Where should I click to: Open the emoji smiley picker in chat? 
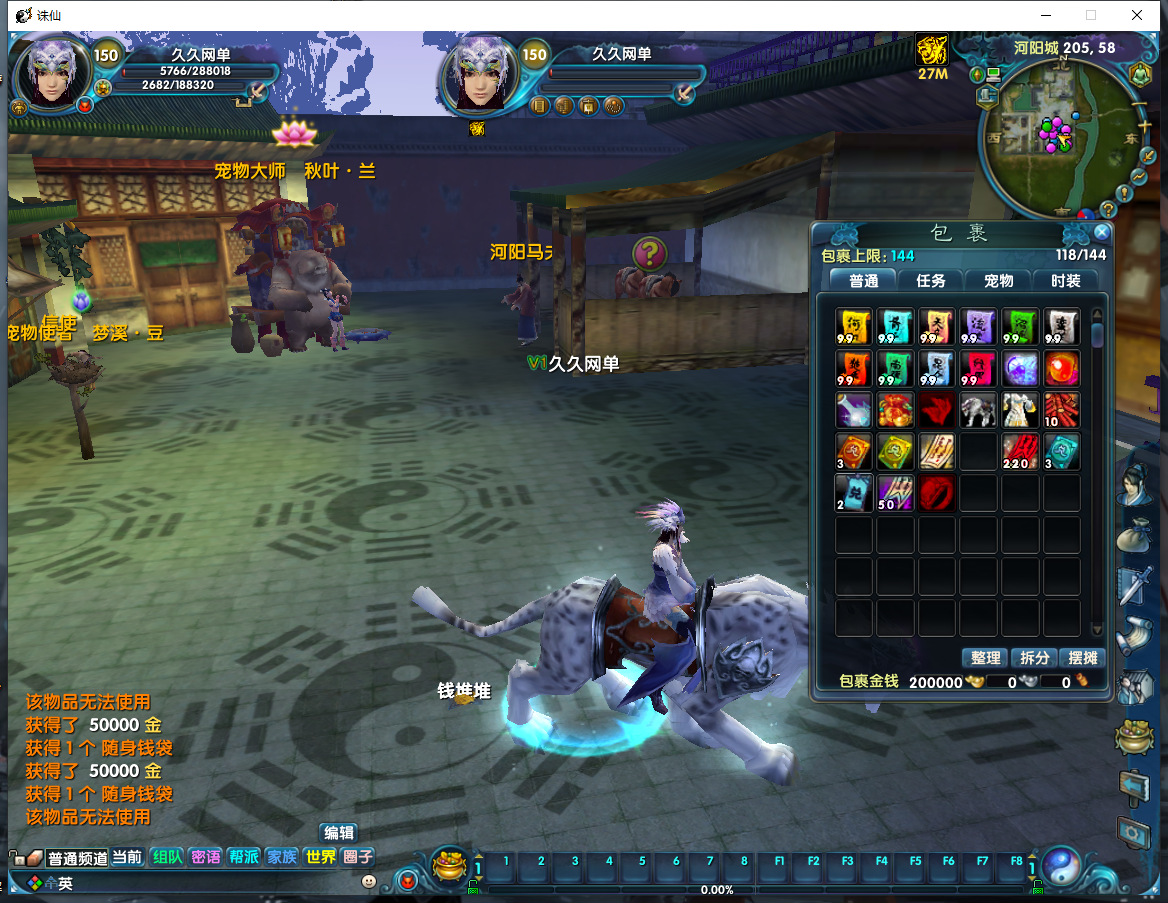(x=369, y=882)
